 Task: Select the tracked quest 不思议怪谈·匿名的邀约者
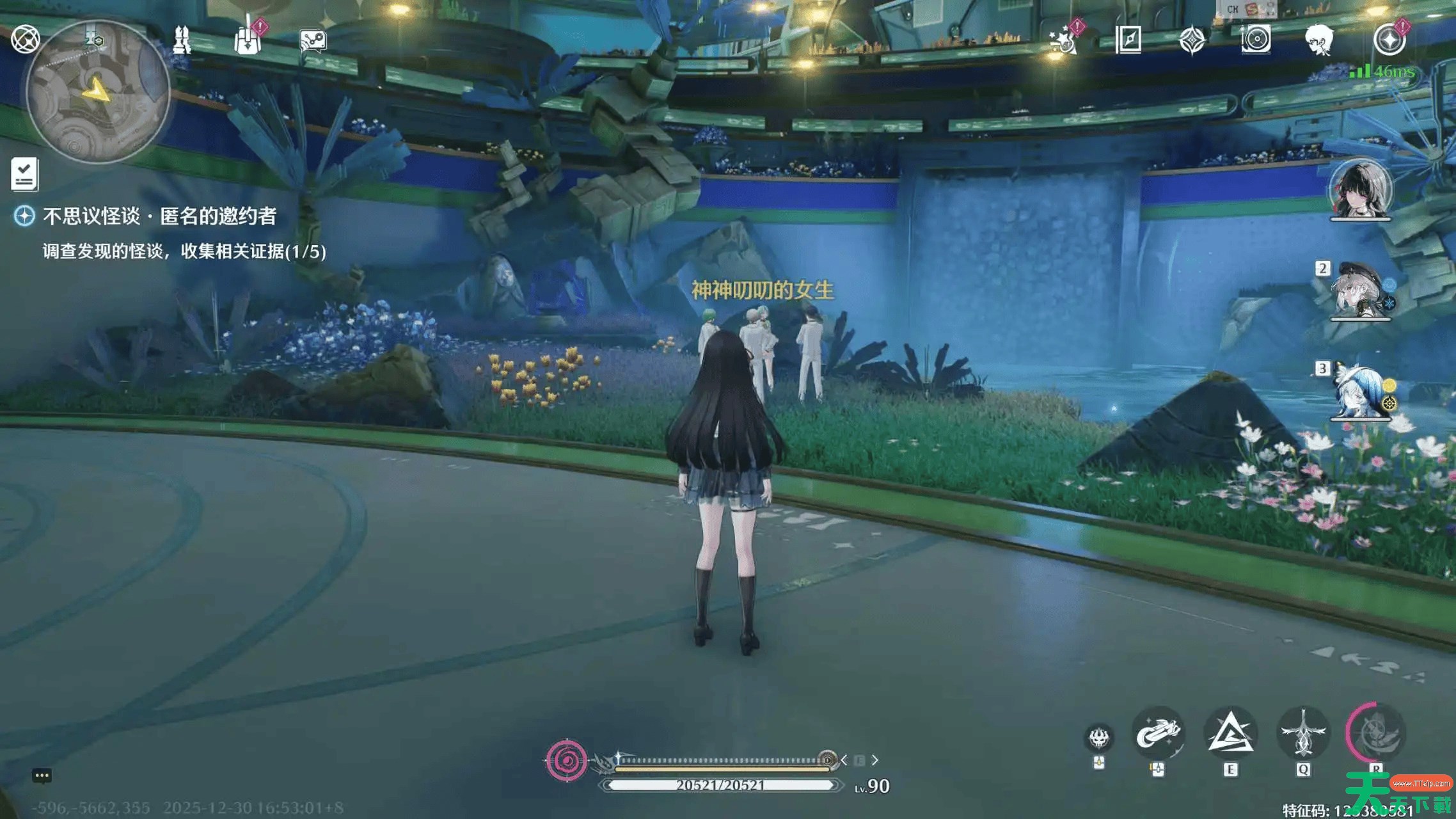point(159,216)
